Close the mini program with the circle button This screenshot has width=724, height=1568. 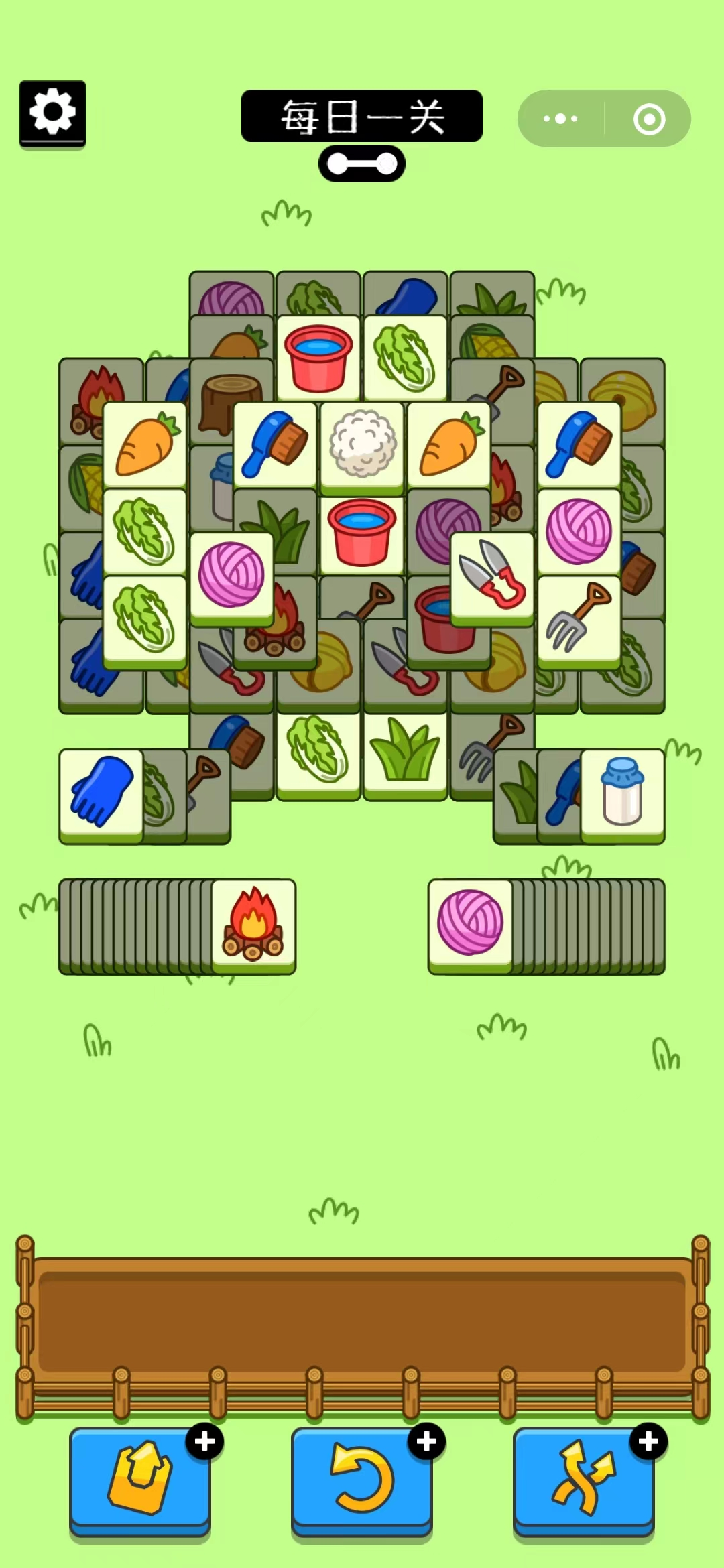[649, 119]
